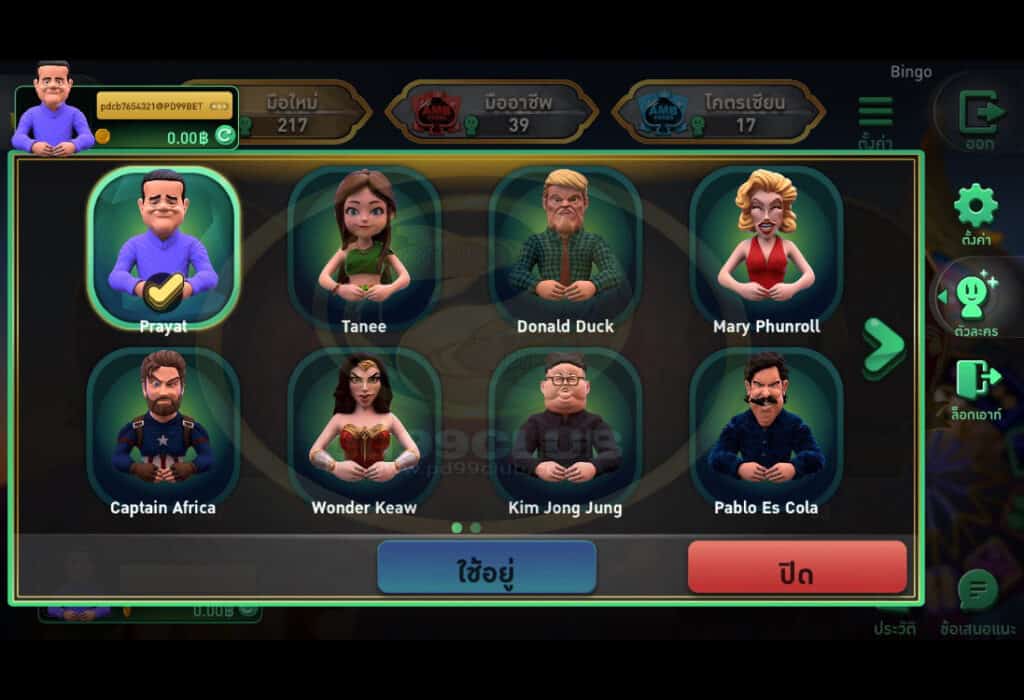1024x700 pixels.
Task: Refresh the balance next to 0.00฿
Action: pyautogui.click(x=225, y=136)
